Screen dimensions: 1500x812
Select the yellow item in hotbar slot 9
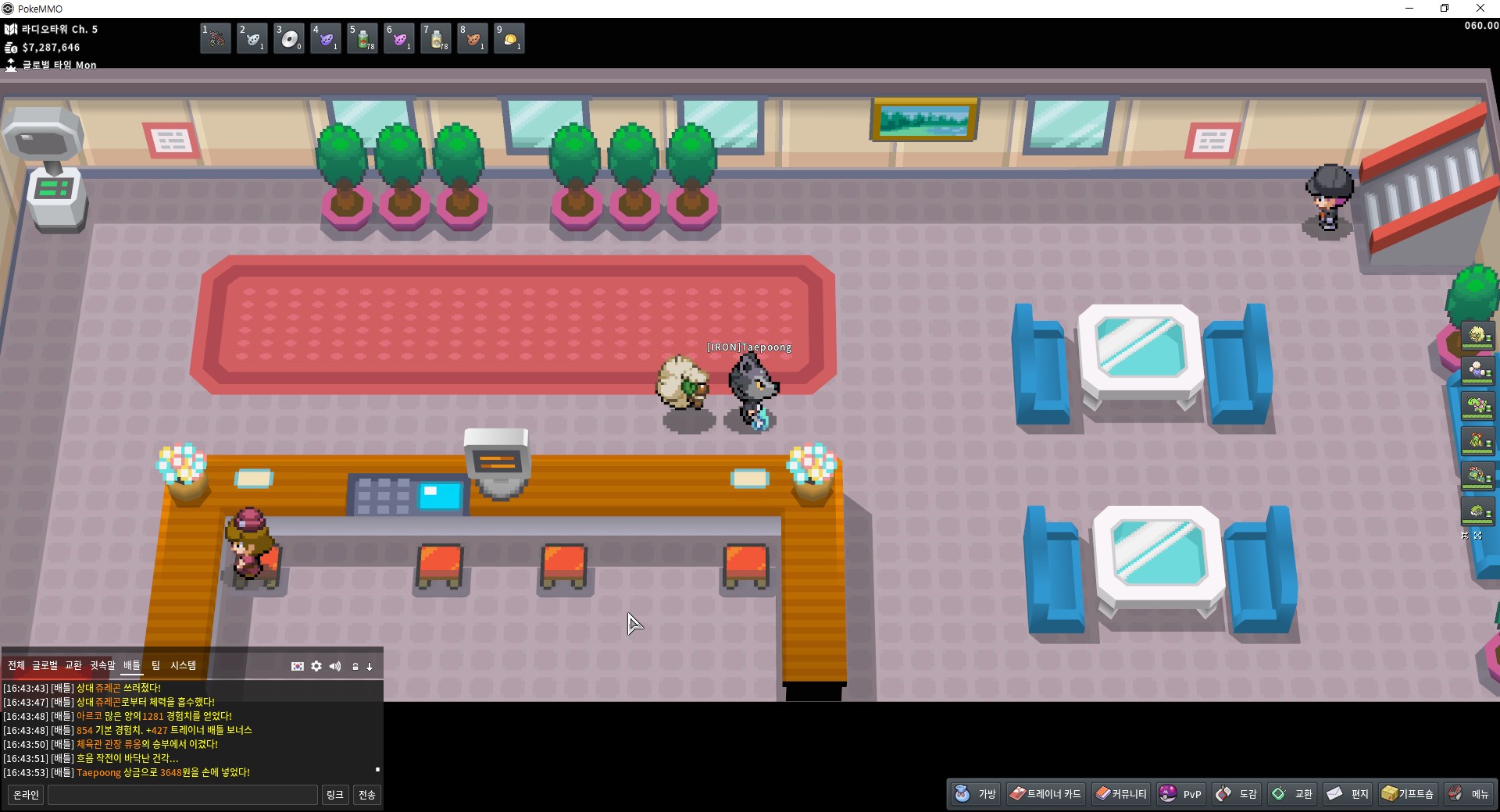pyautogui.click(x=509, y=38)
